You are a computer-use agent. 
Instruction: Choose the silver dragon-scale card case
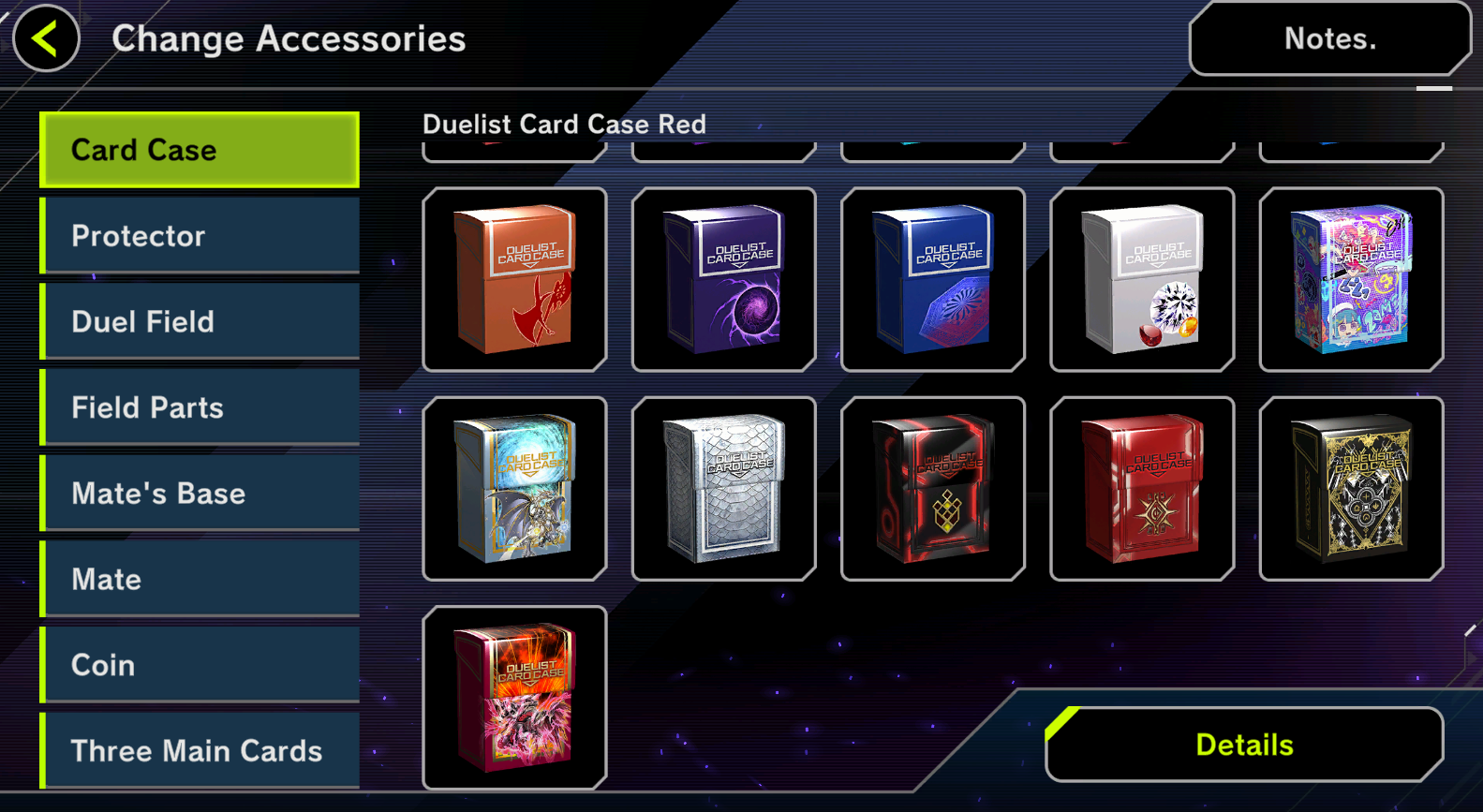[x=723, y=488]
